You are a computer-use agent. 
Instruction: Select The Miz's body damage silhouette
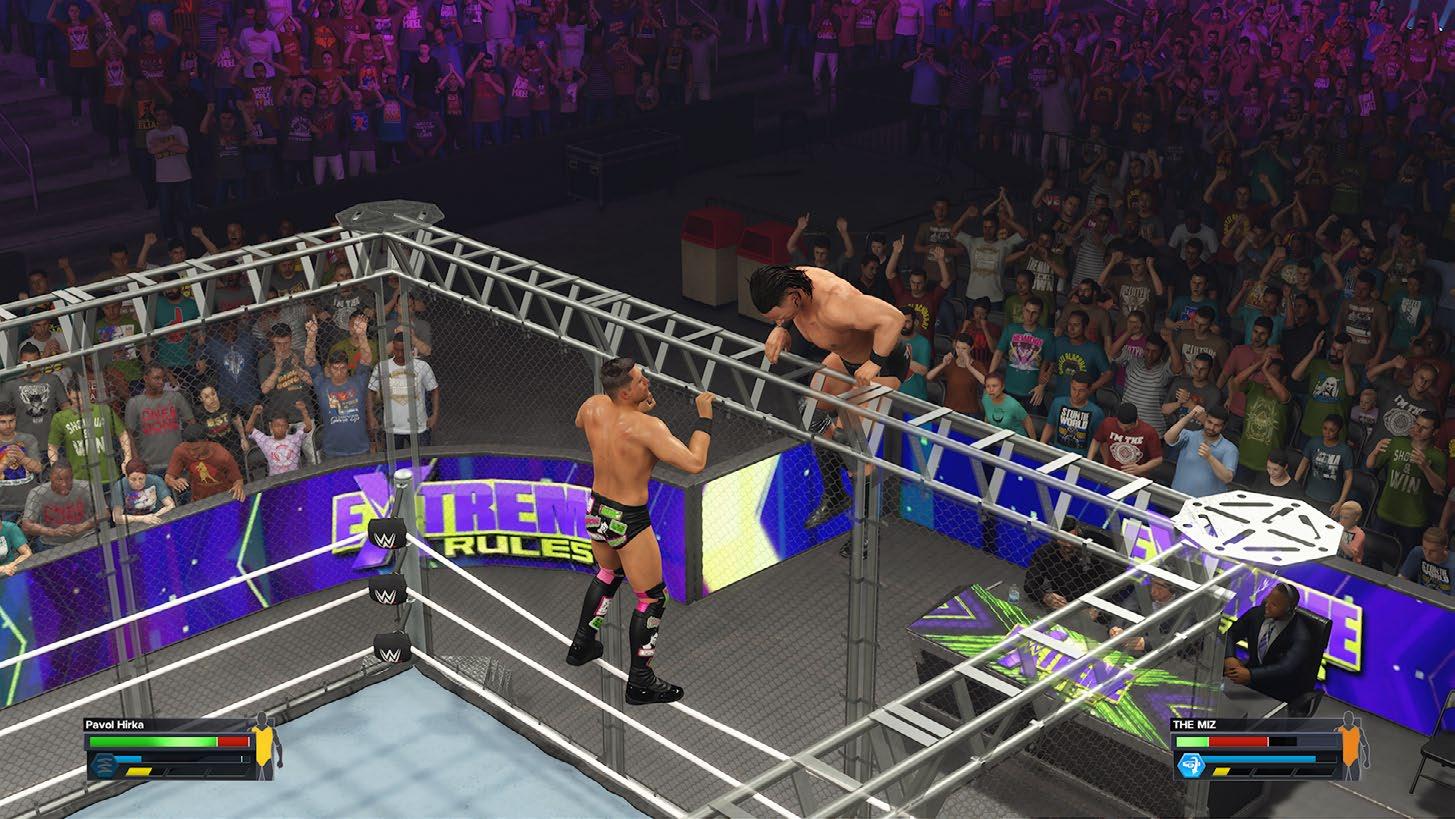coord(1352,746)
